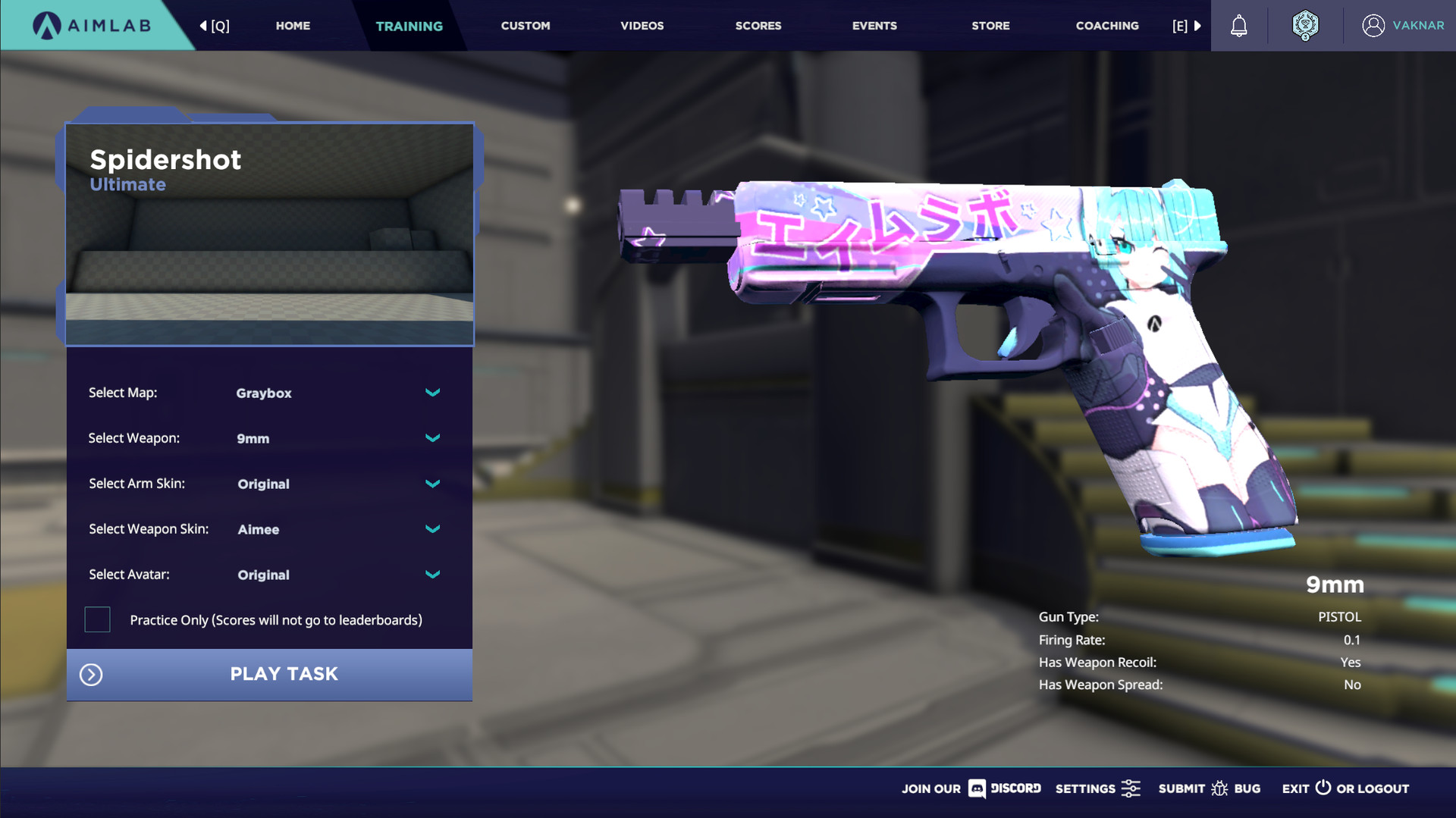Click the circular arrow on Play Task
Image resolution: width=1456 pixels, height=818 pixels.
pyautogui.click(x=90, y=674)
